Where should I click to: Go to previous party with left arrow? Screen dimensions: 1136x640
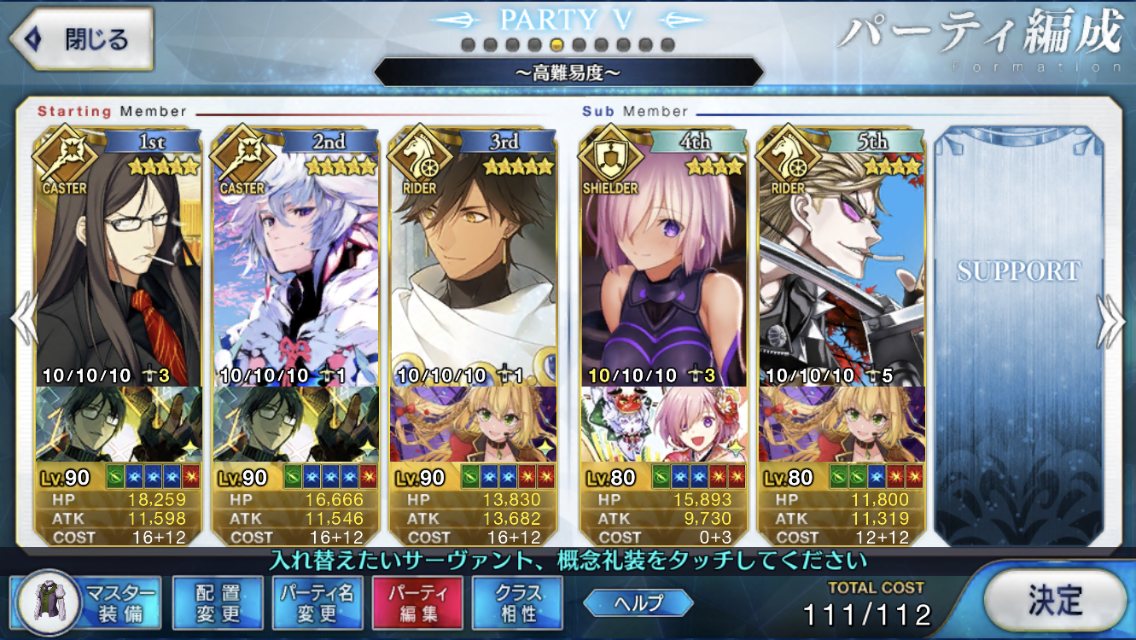(24, 319)
